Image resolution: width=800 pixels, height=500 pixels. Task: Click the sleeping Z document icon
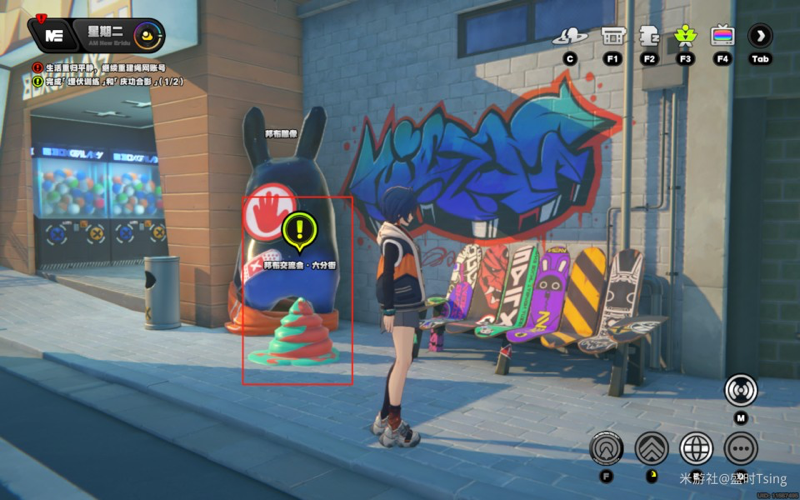pyautogui.click(x=648, y=36)
